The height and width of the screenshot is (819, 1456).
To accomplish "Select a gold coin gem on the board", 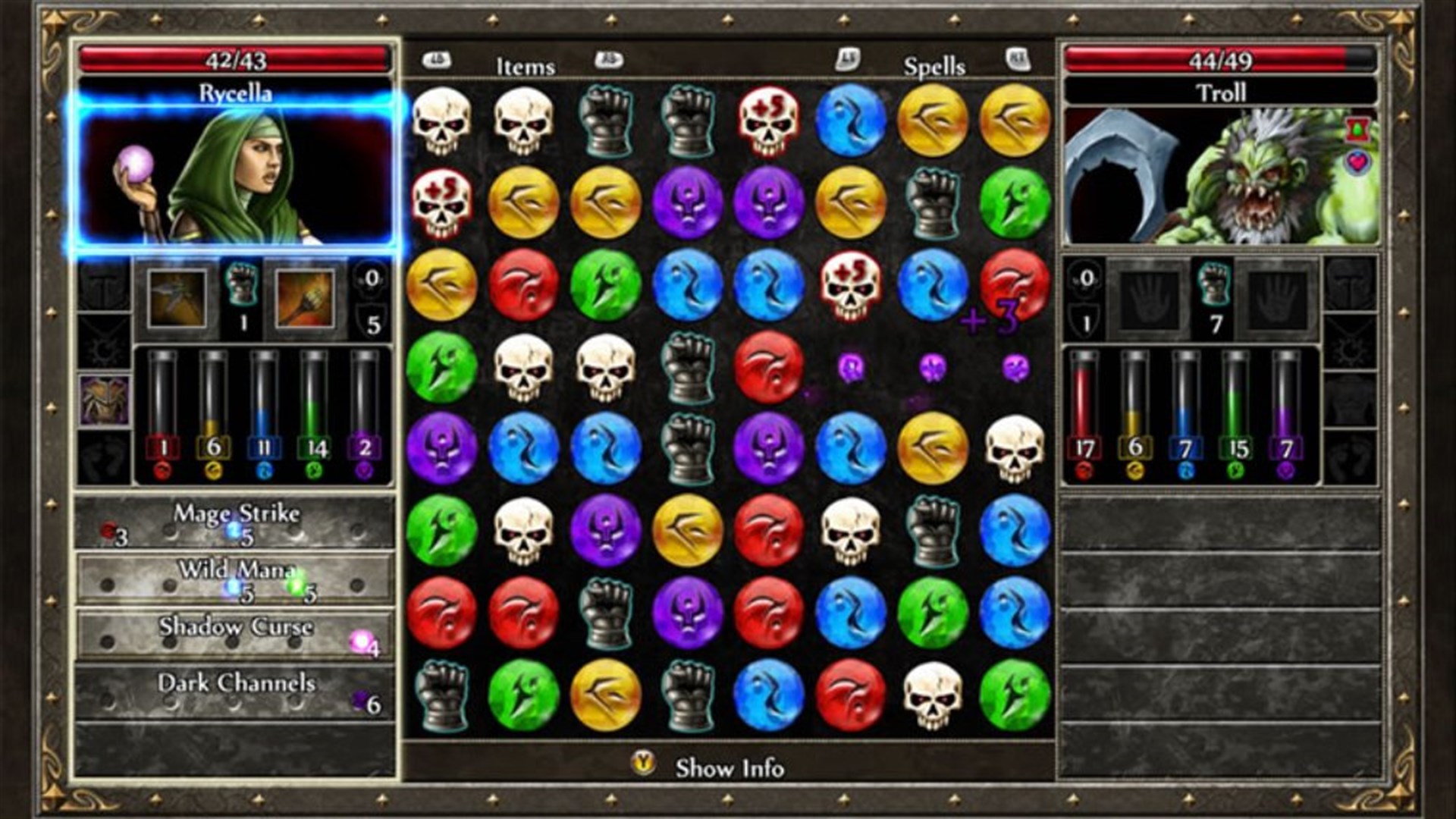I will [933, 121].
